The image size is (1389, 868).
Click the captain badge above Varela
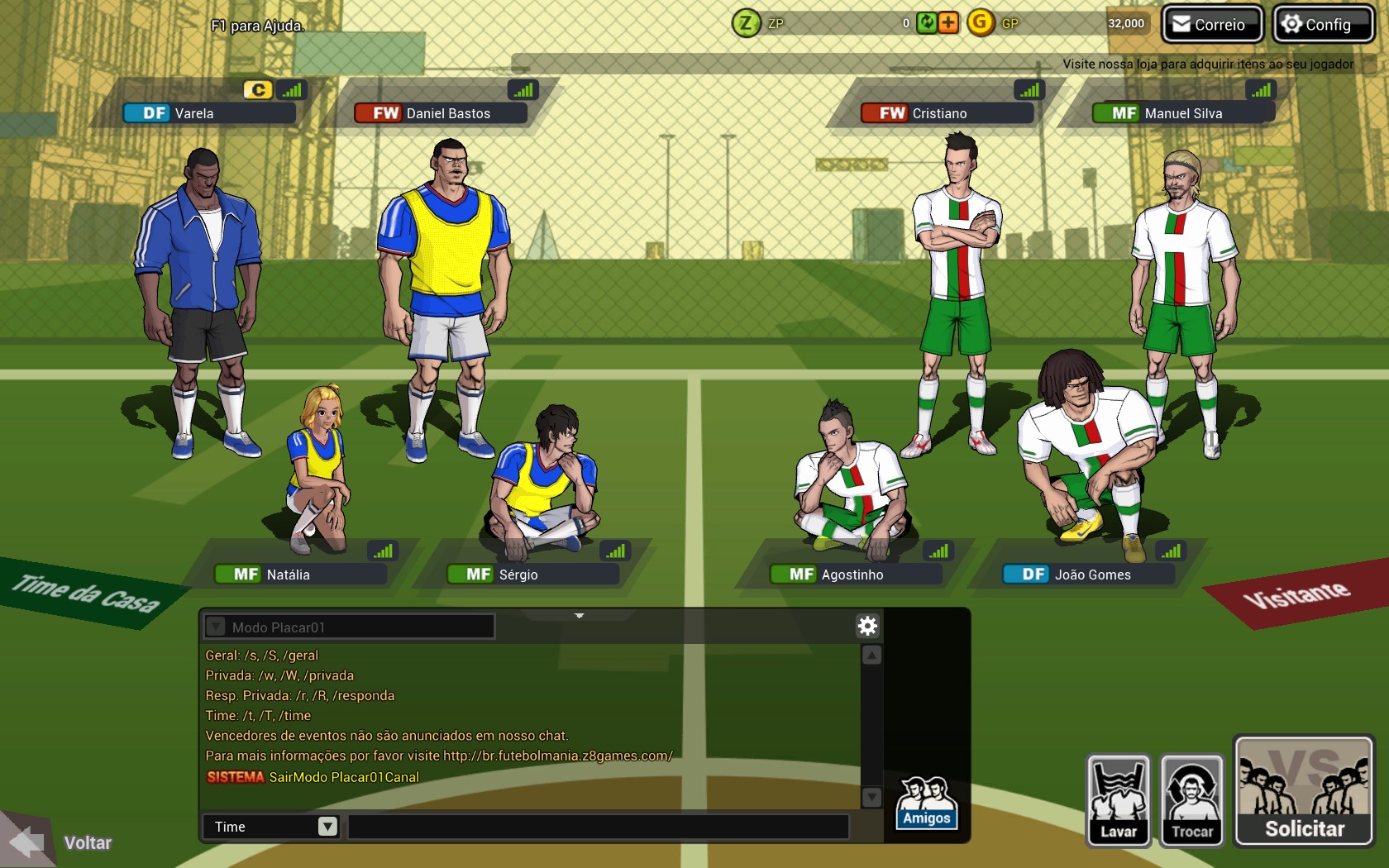[256, 89]
